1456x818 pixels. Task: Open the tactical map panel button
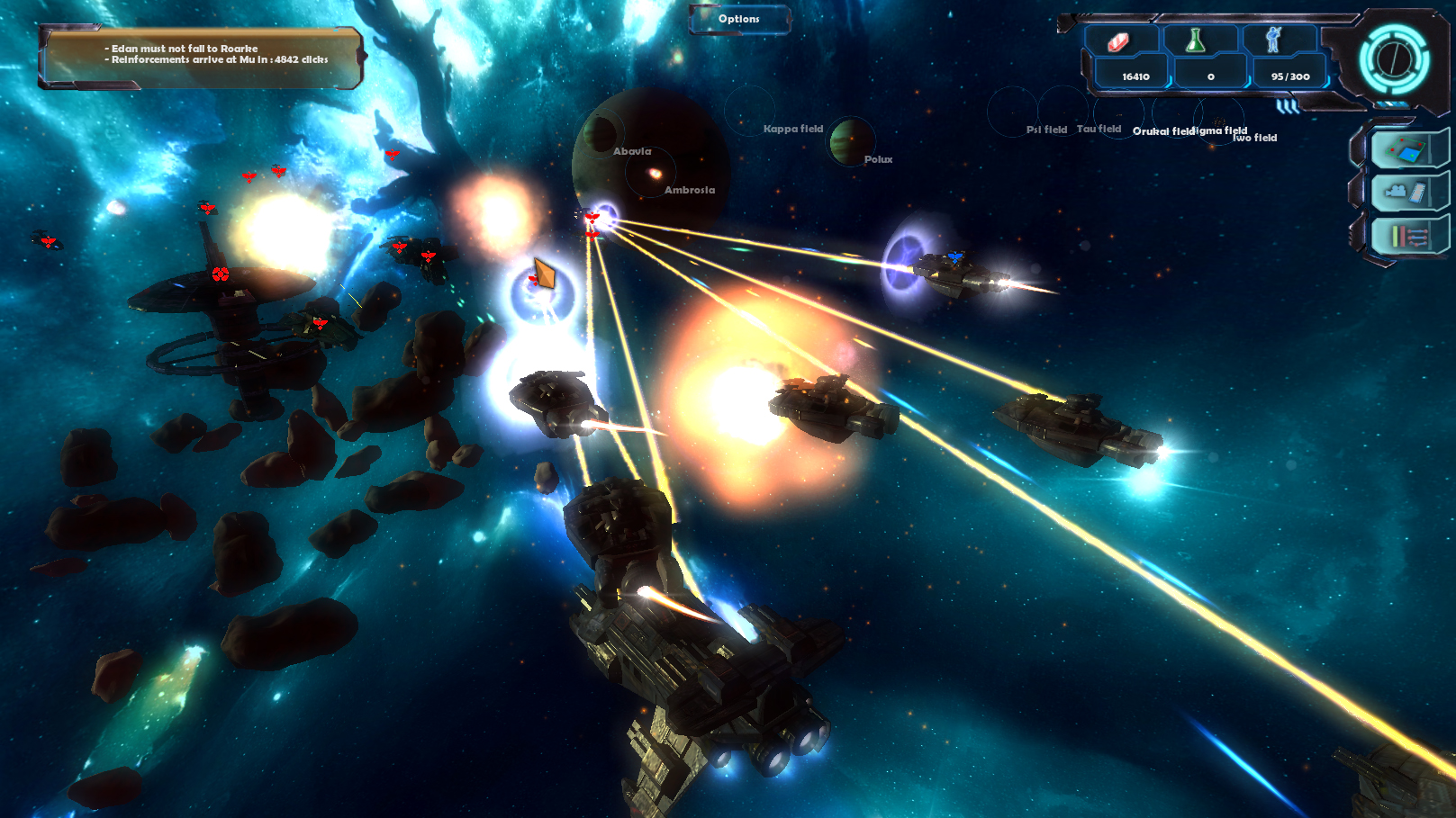click(x=1406, y=148)
